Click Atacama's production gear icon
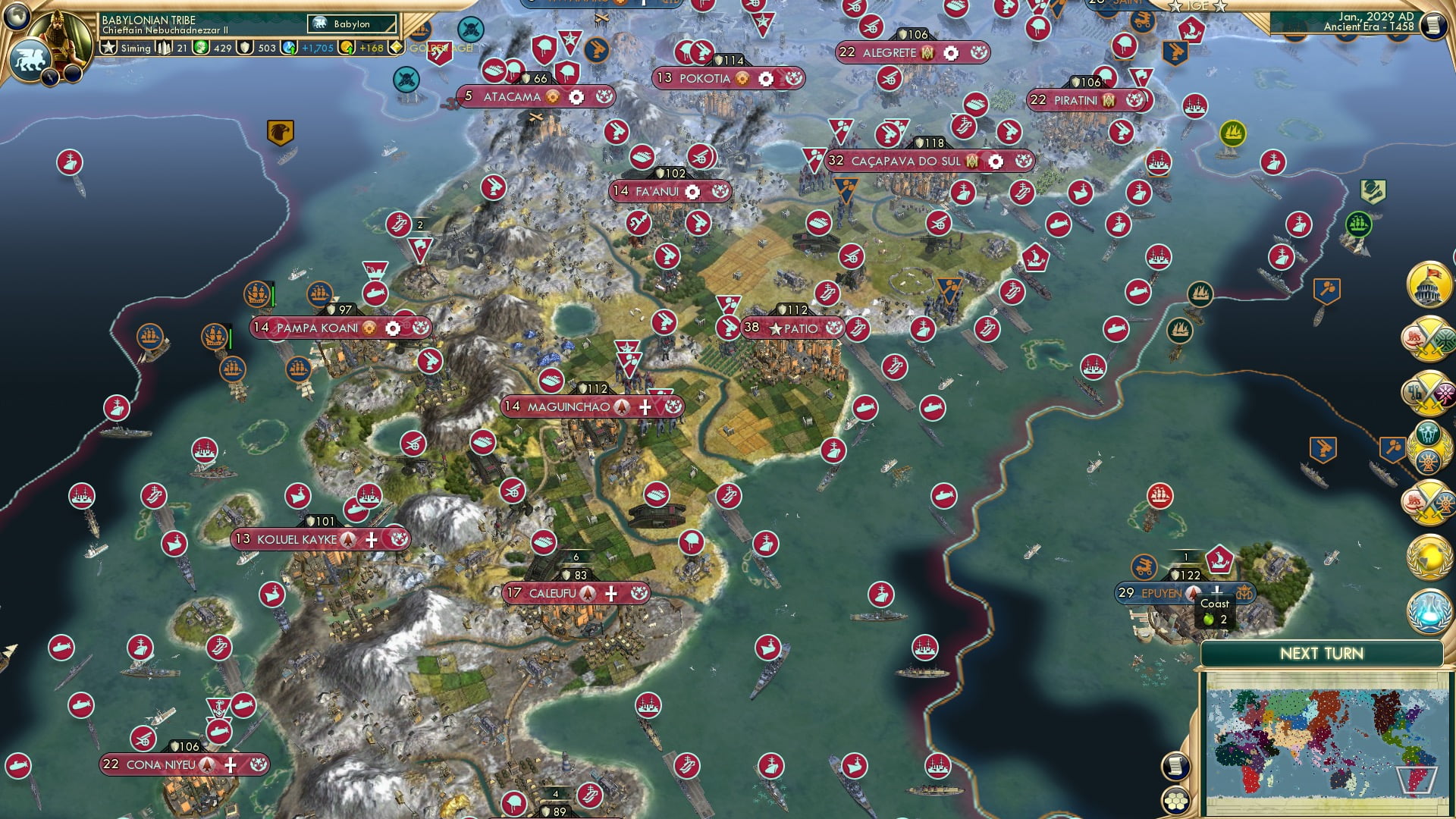 pos(576,97)
